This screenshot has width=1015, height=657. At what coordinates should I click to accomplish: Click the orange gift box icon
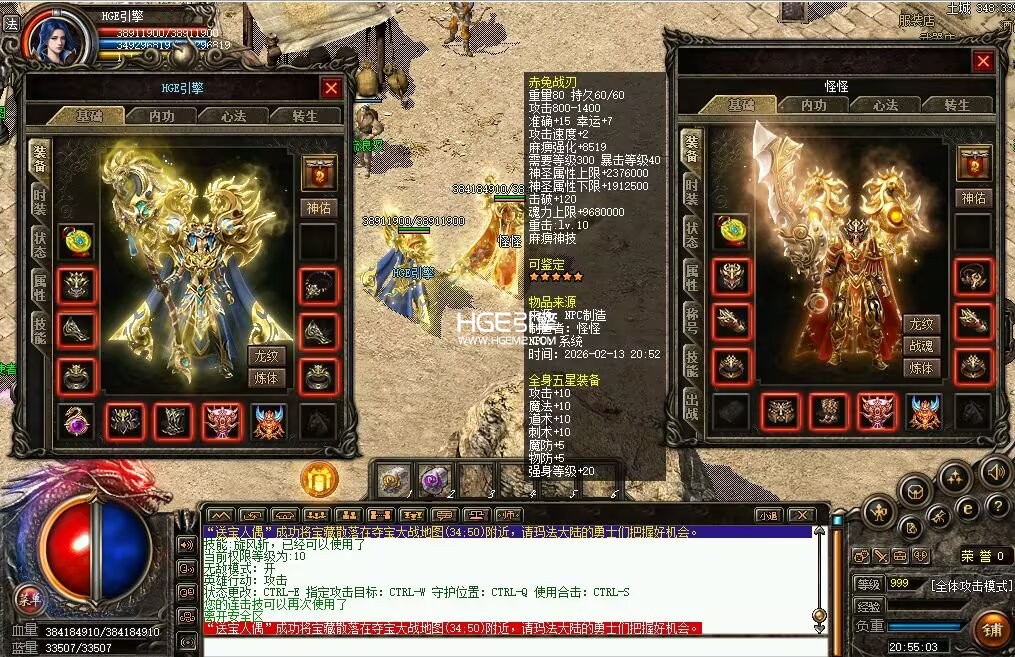(x=319, y=481)
